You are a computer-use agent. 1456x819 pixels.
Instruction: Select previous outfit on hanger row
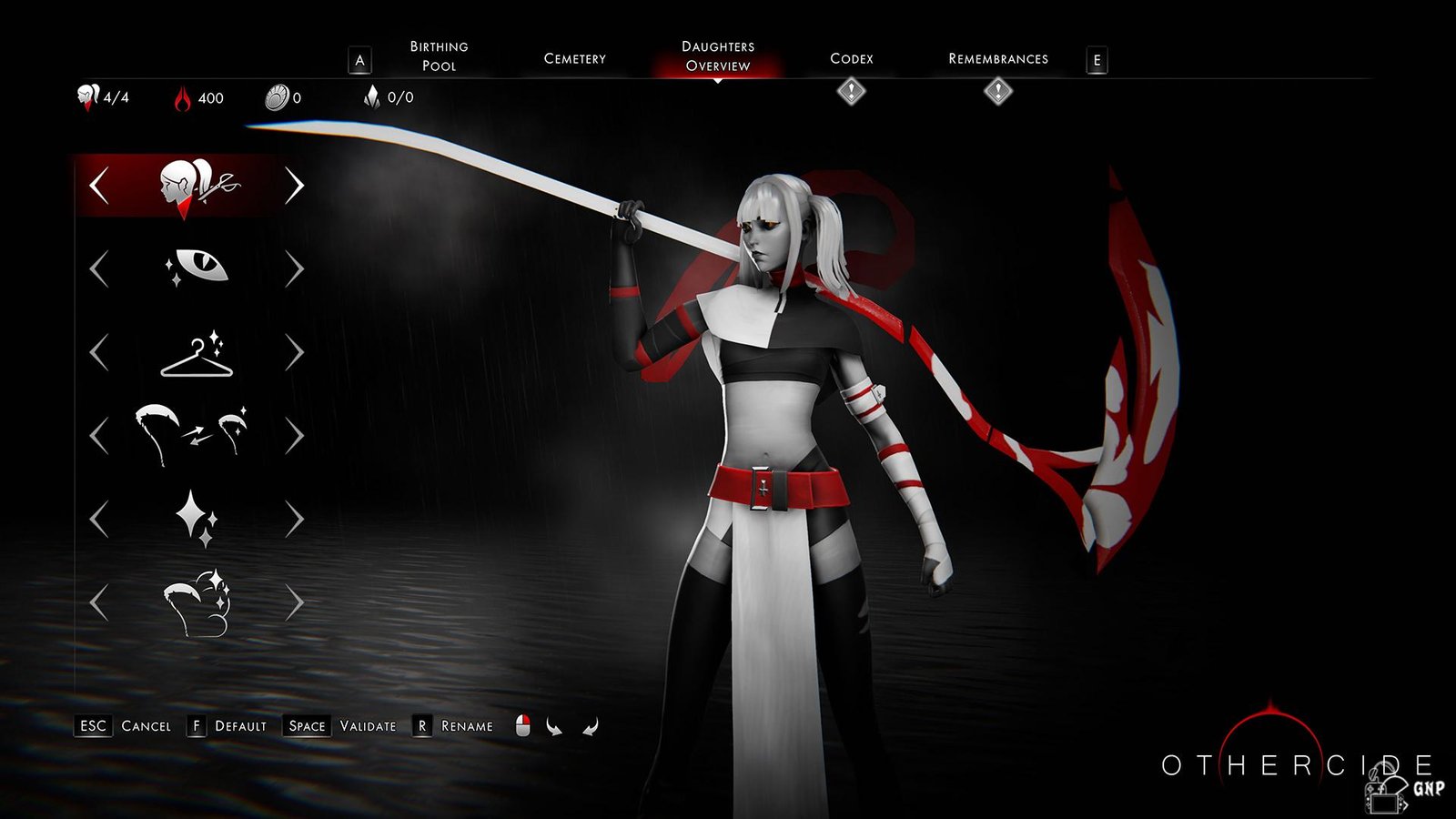click(x=99, y=353)
